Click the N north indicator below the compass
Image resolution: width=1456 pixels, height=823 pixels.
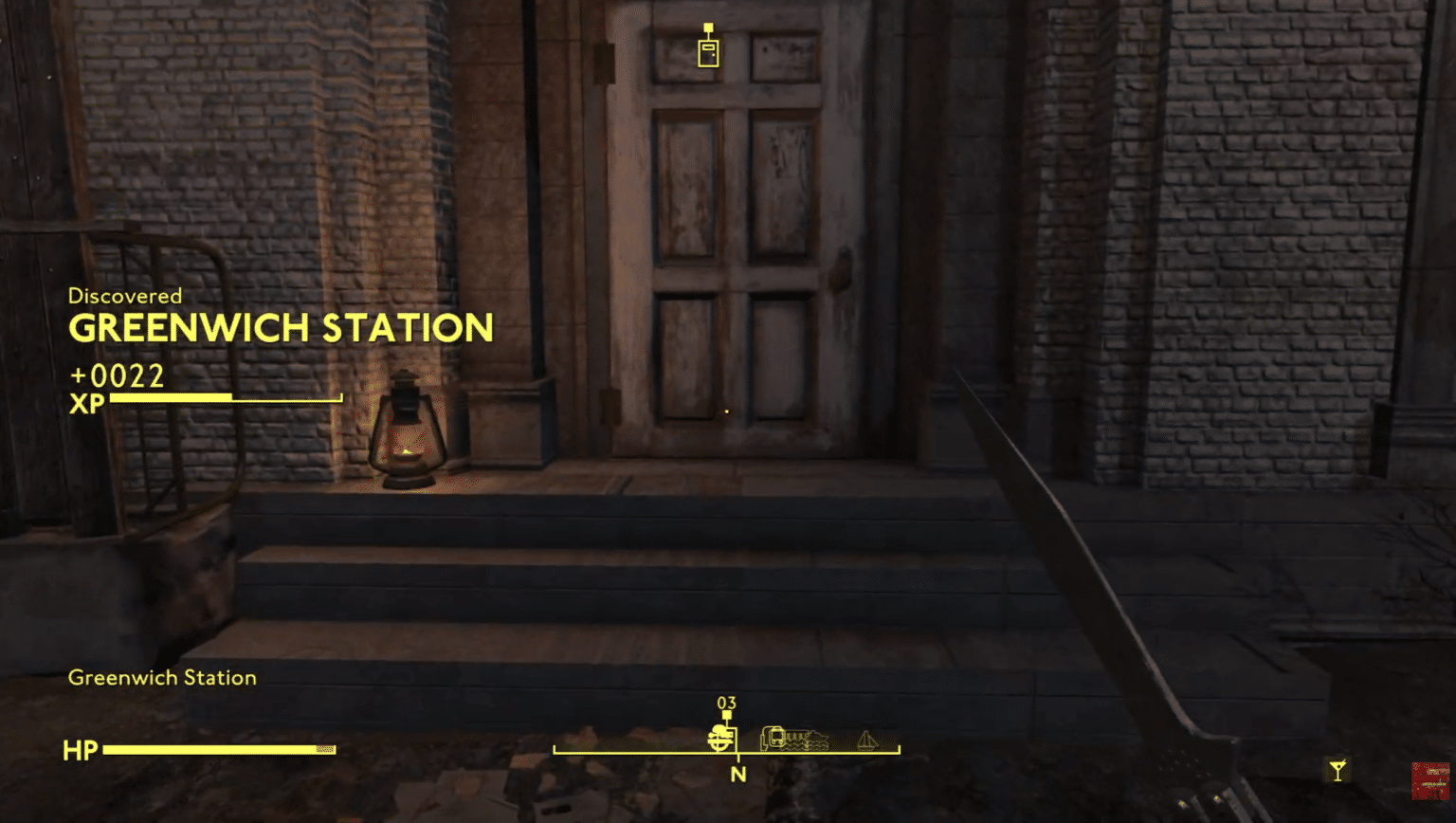tap(738, 774)
